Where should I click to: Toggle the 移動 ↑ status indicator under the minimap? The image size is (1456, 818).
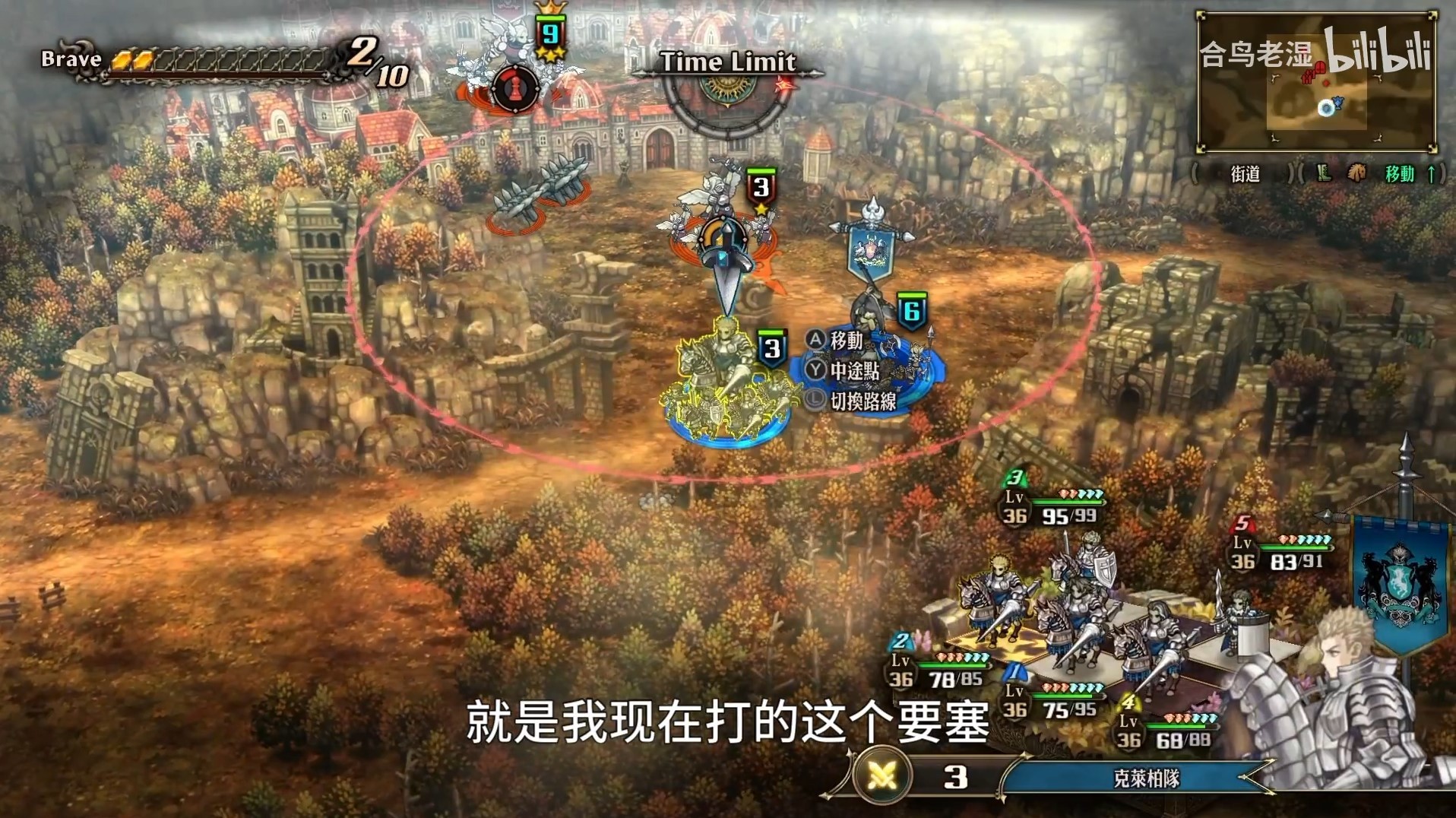[x=1407, y=174]
